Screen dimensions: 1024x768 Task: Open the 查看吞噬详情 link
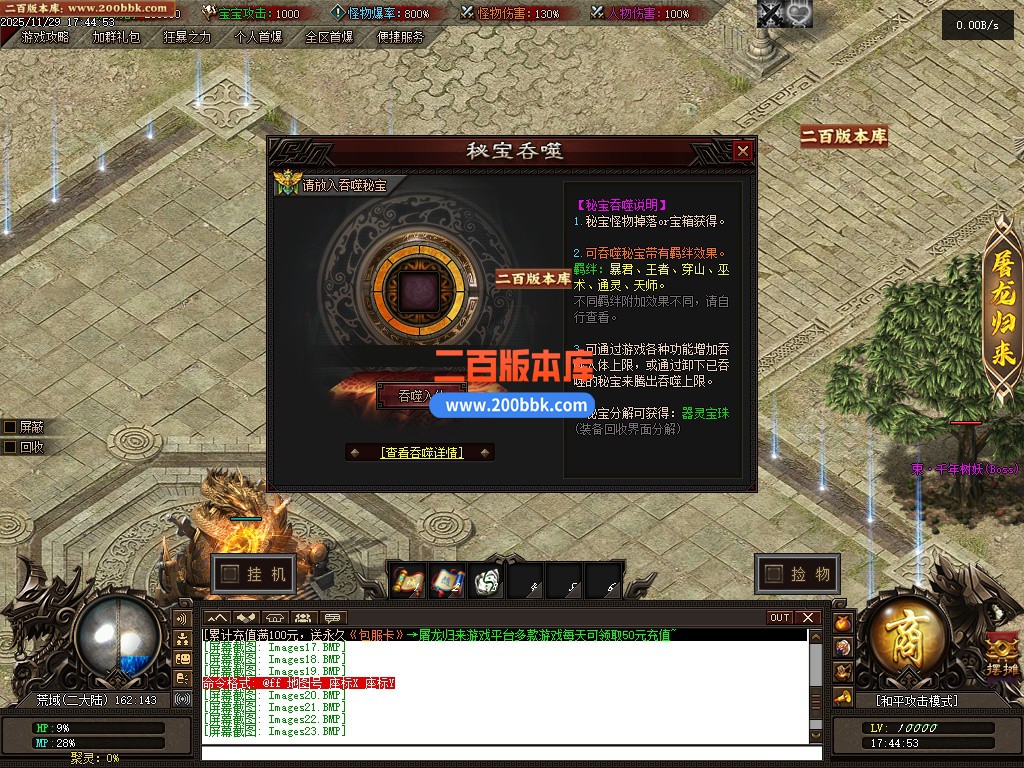[x=420, y=452]
